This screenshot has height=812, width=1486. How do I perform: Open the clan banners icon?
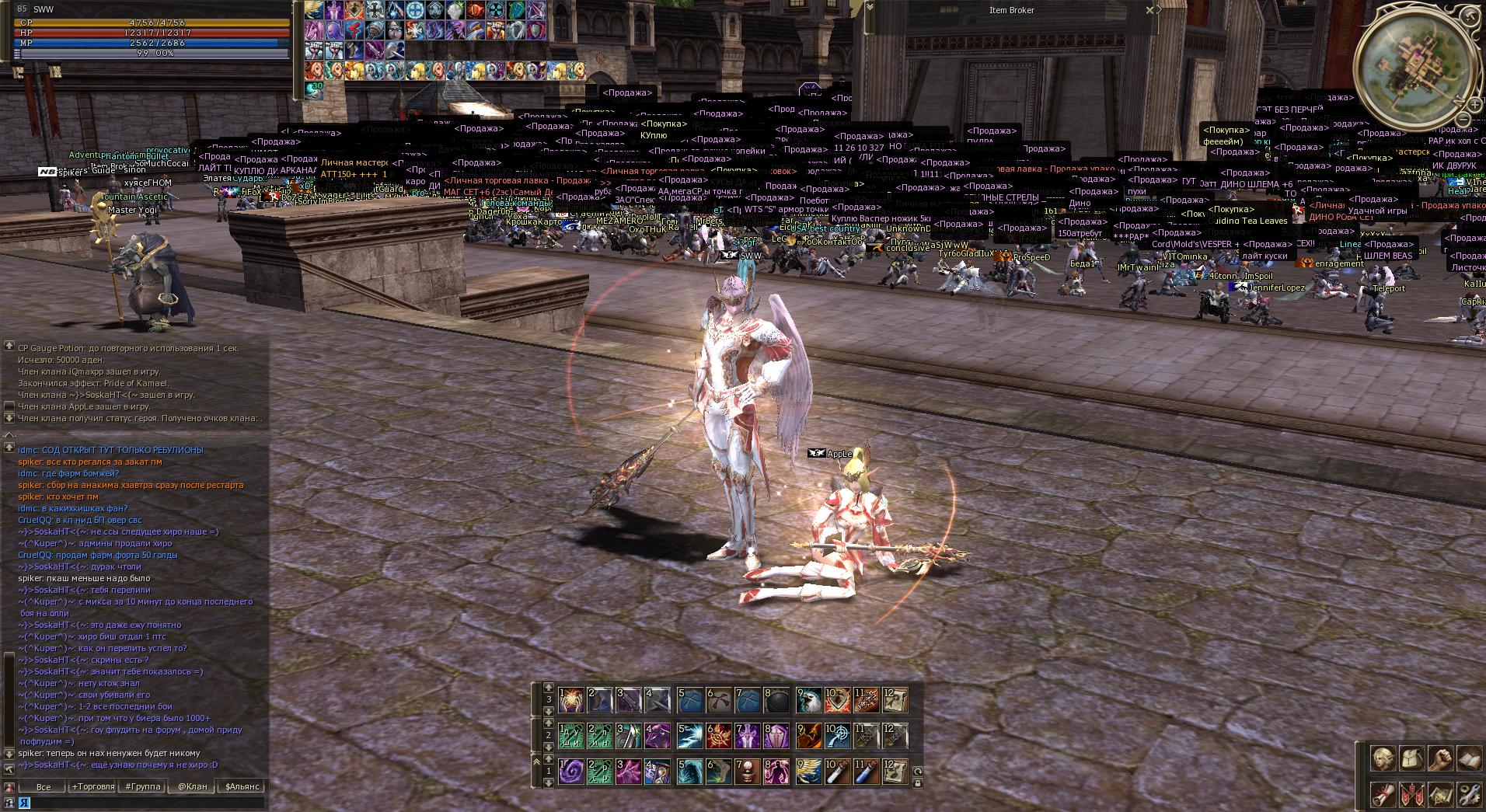(x=1411, y=794)
